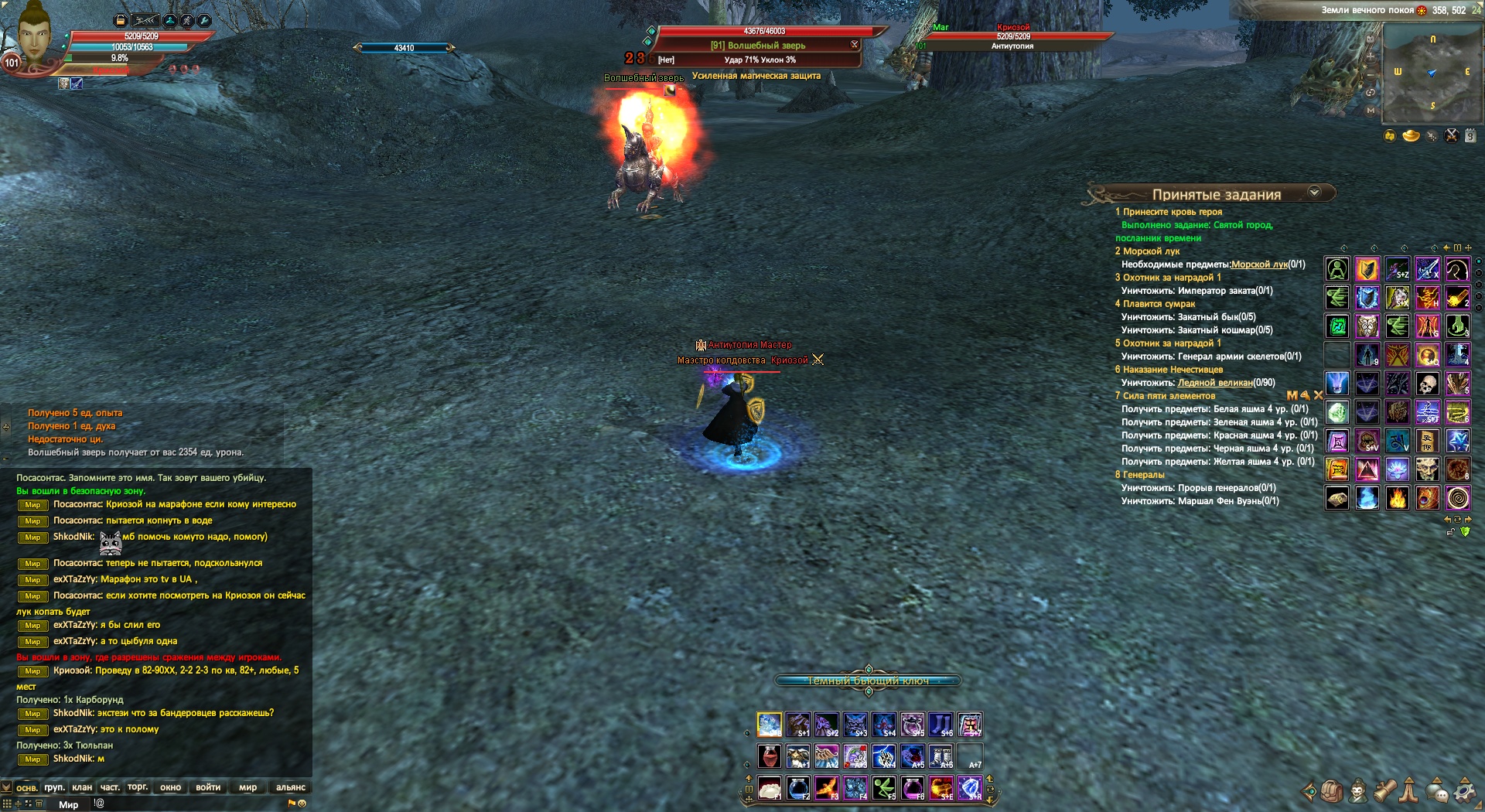Switch chat to the альянс tab
This screenshot has height=812, width=1485.
tap(290, 787)
